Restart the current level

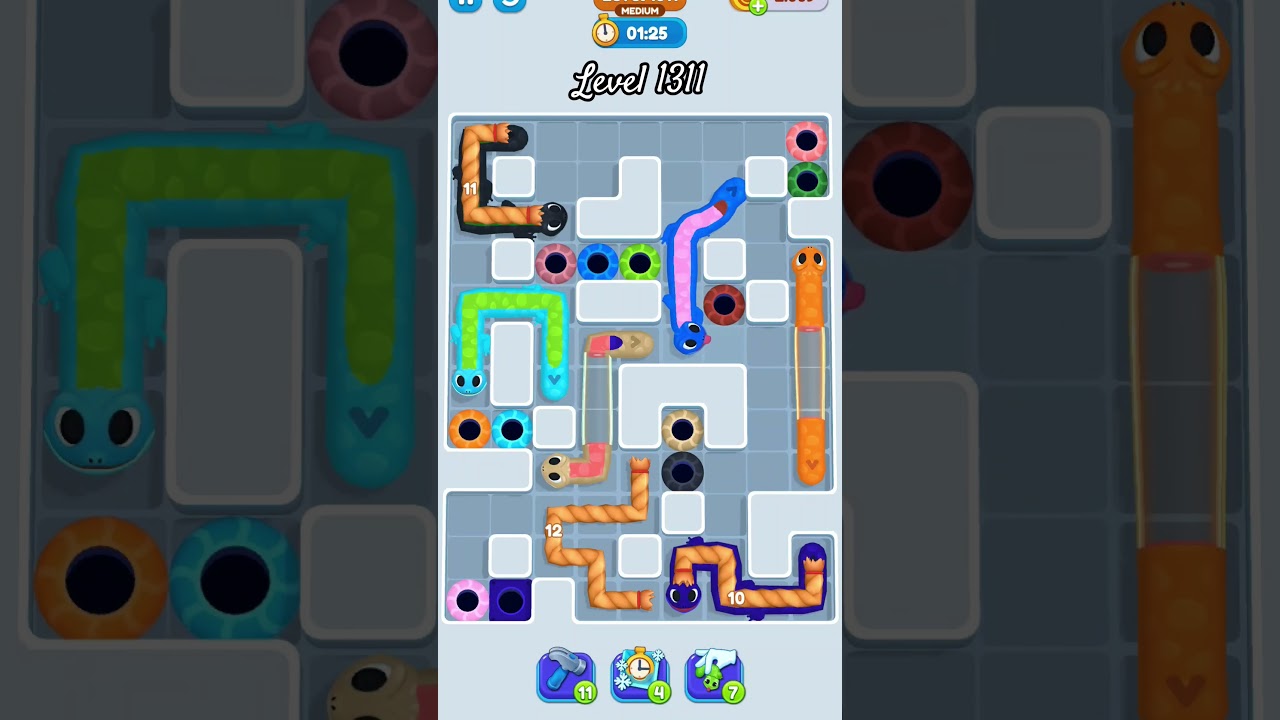click(x=508, y=5)
